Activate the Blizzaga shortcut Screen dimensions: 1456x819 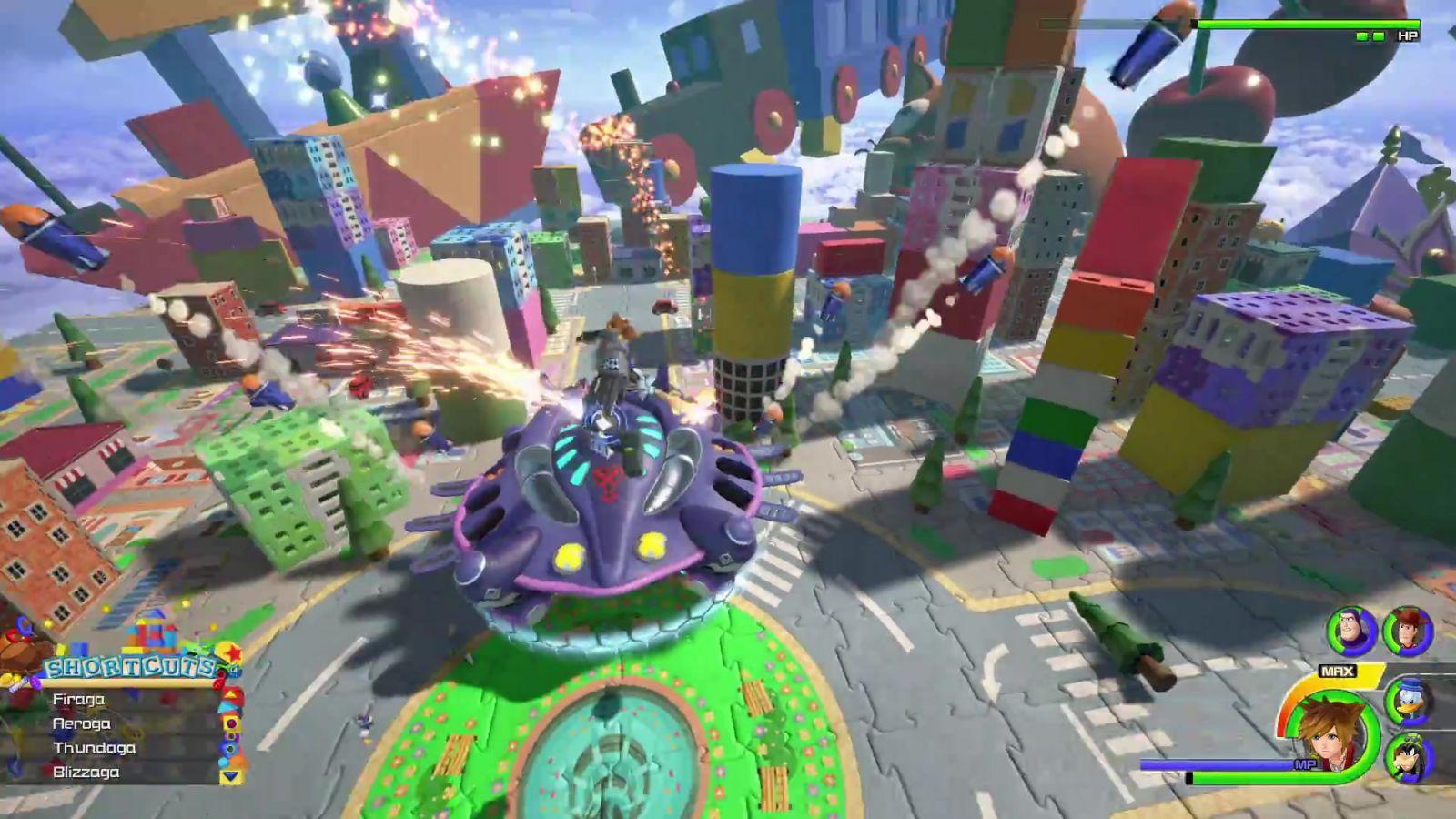coord(86,773)
